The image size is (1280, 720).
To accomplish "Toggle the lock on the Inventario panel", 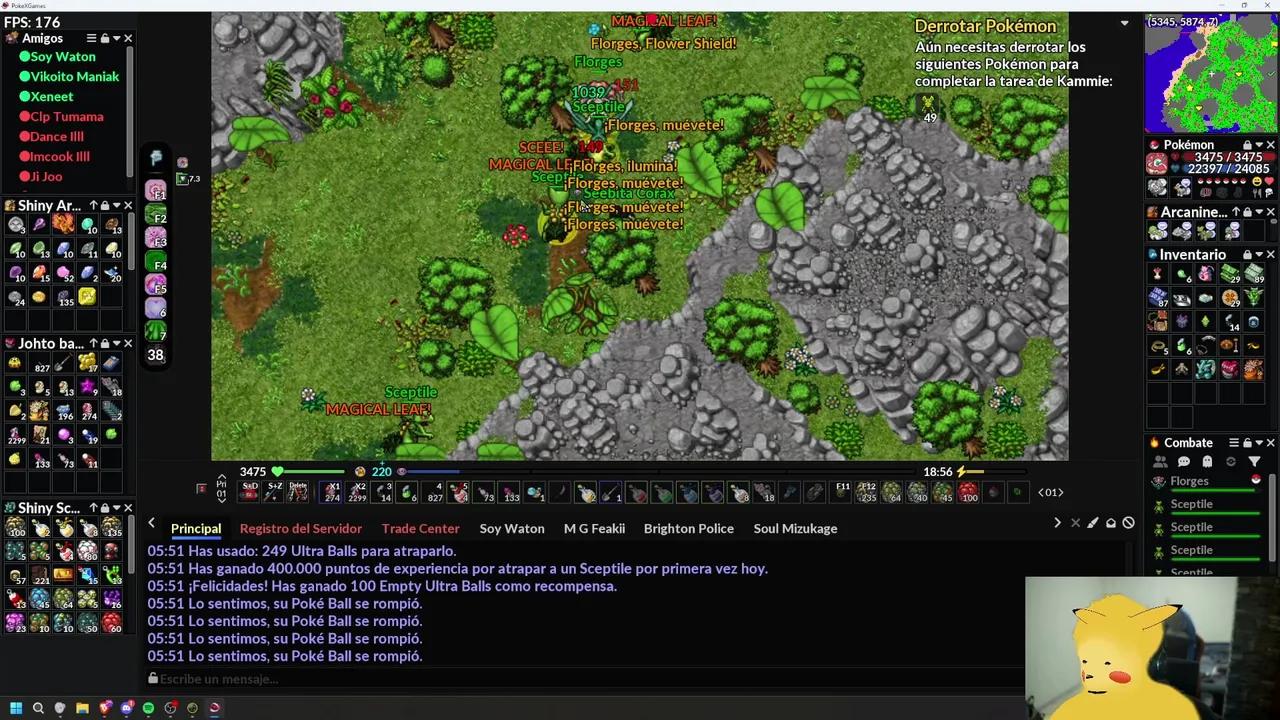I will point(1246,254).
